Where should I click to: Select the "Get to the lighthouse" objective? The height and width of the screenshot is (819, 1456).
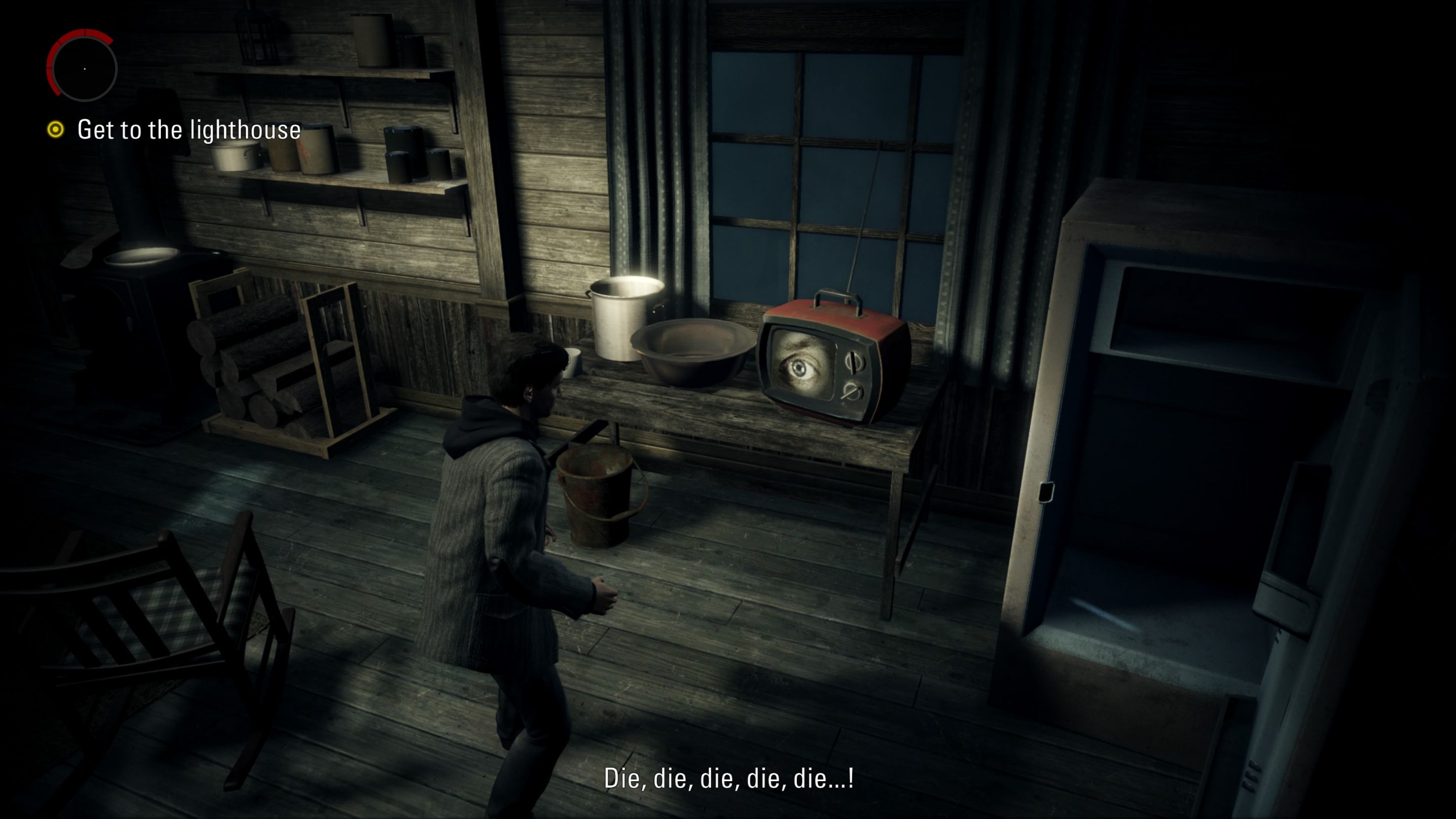[x=188, y=130]
